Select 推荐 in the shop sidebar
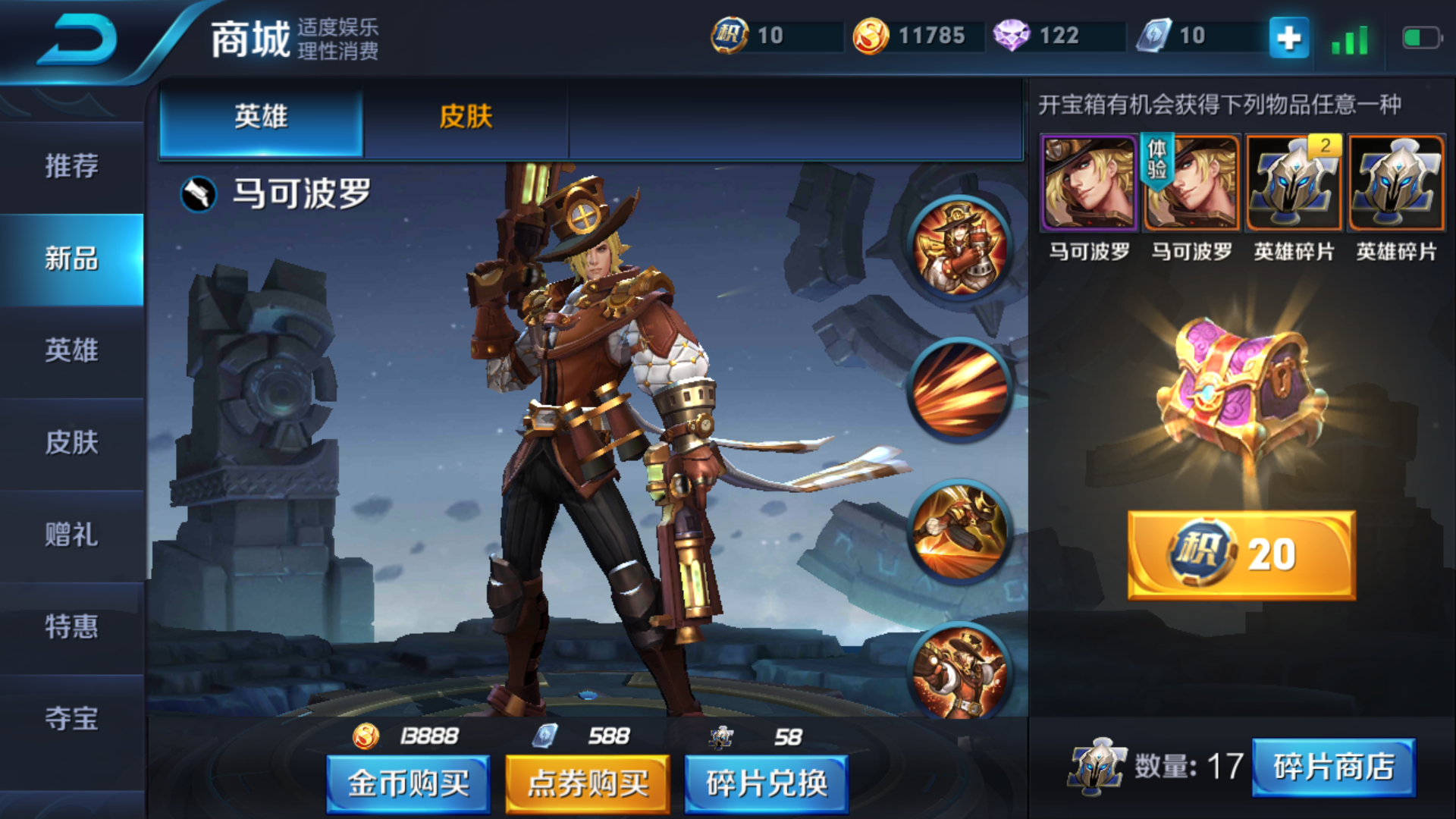The image size is (1456, 819). pyautogui.click(x=71, y=166)
